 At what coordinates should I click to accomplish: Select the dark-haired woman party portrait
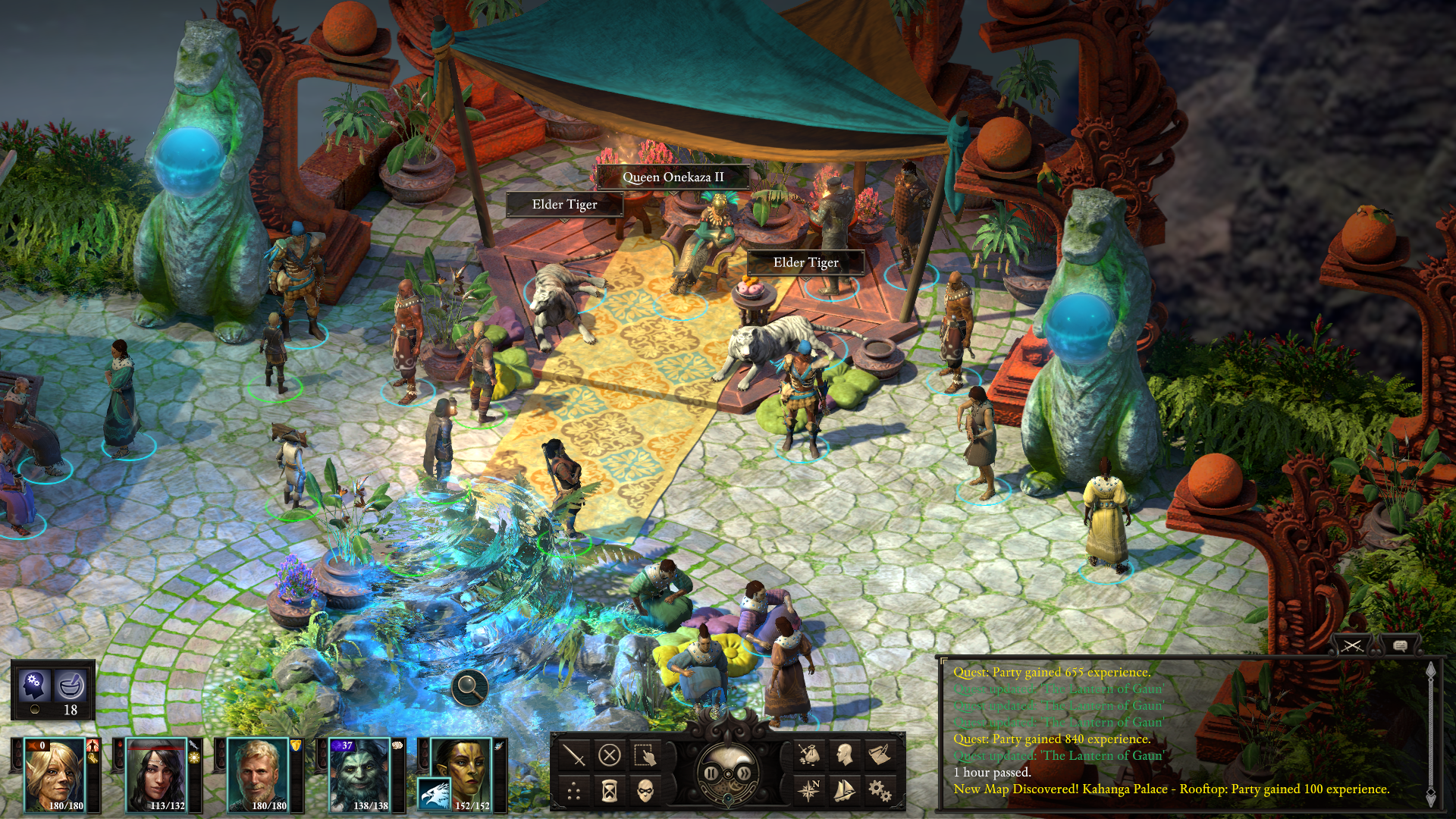155,775
